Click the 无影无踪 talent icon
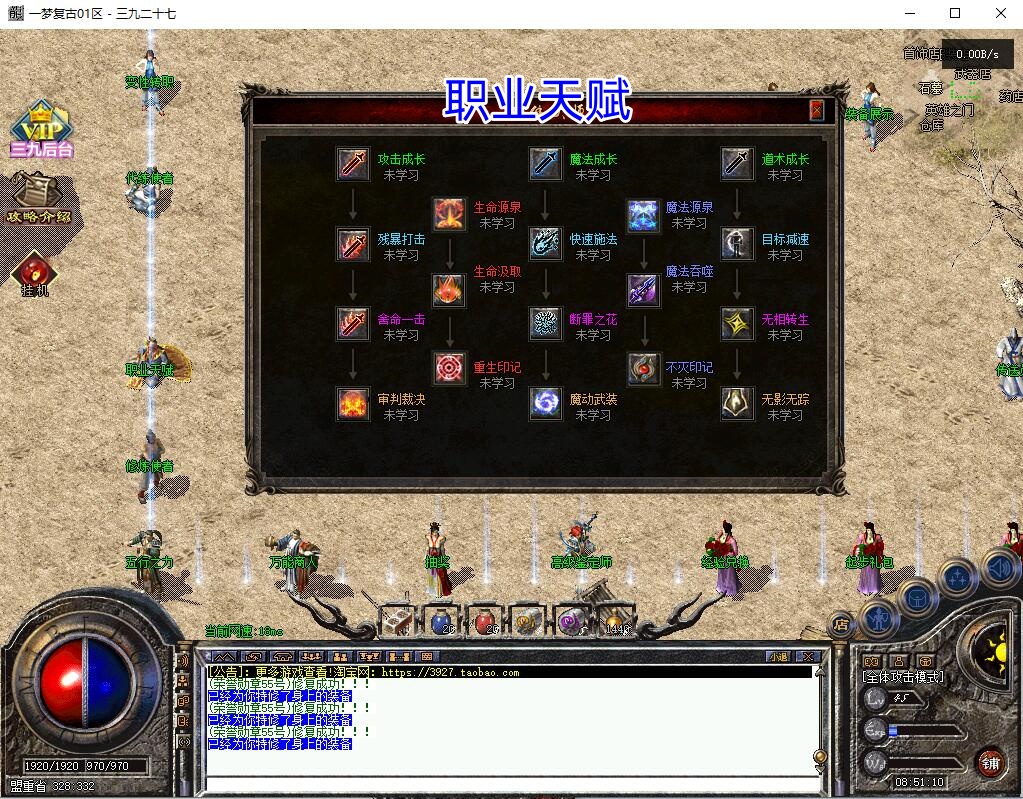1023x799 pixels. [737, 403]
